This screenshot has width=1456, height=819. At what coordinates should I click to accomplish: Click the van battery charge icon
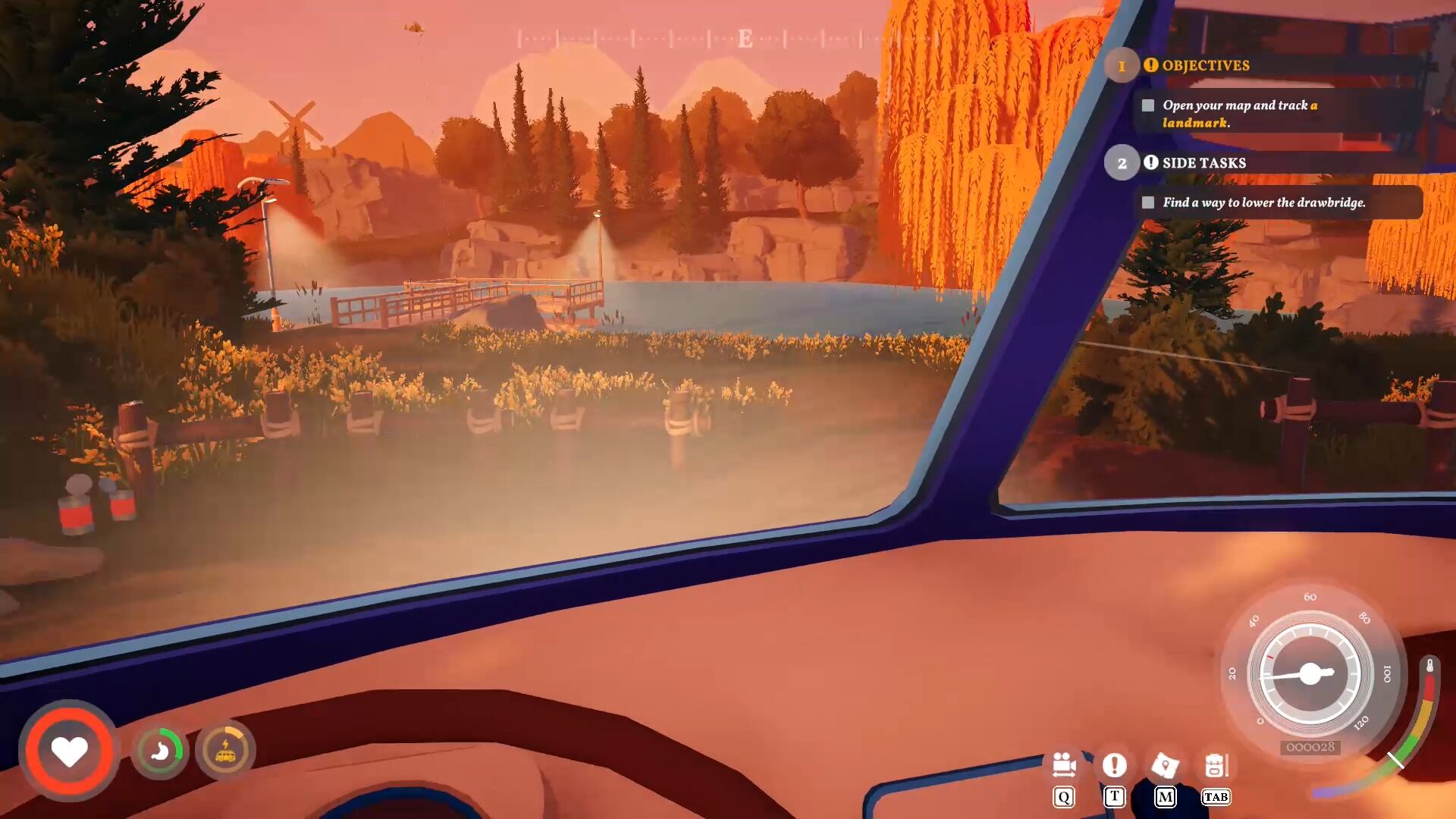[x=225, y=751]
